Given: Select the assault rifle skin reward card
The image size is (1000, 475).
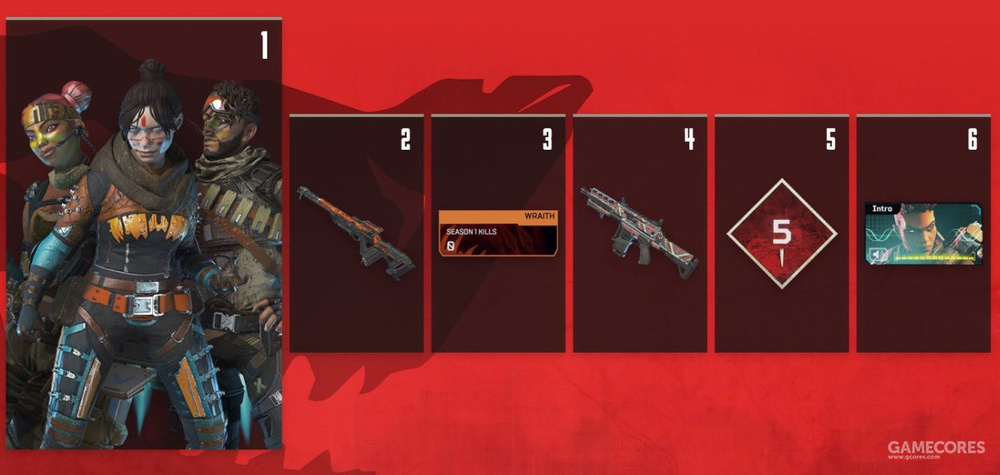Looking at the screenshot, I should coord(640,234).
